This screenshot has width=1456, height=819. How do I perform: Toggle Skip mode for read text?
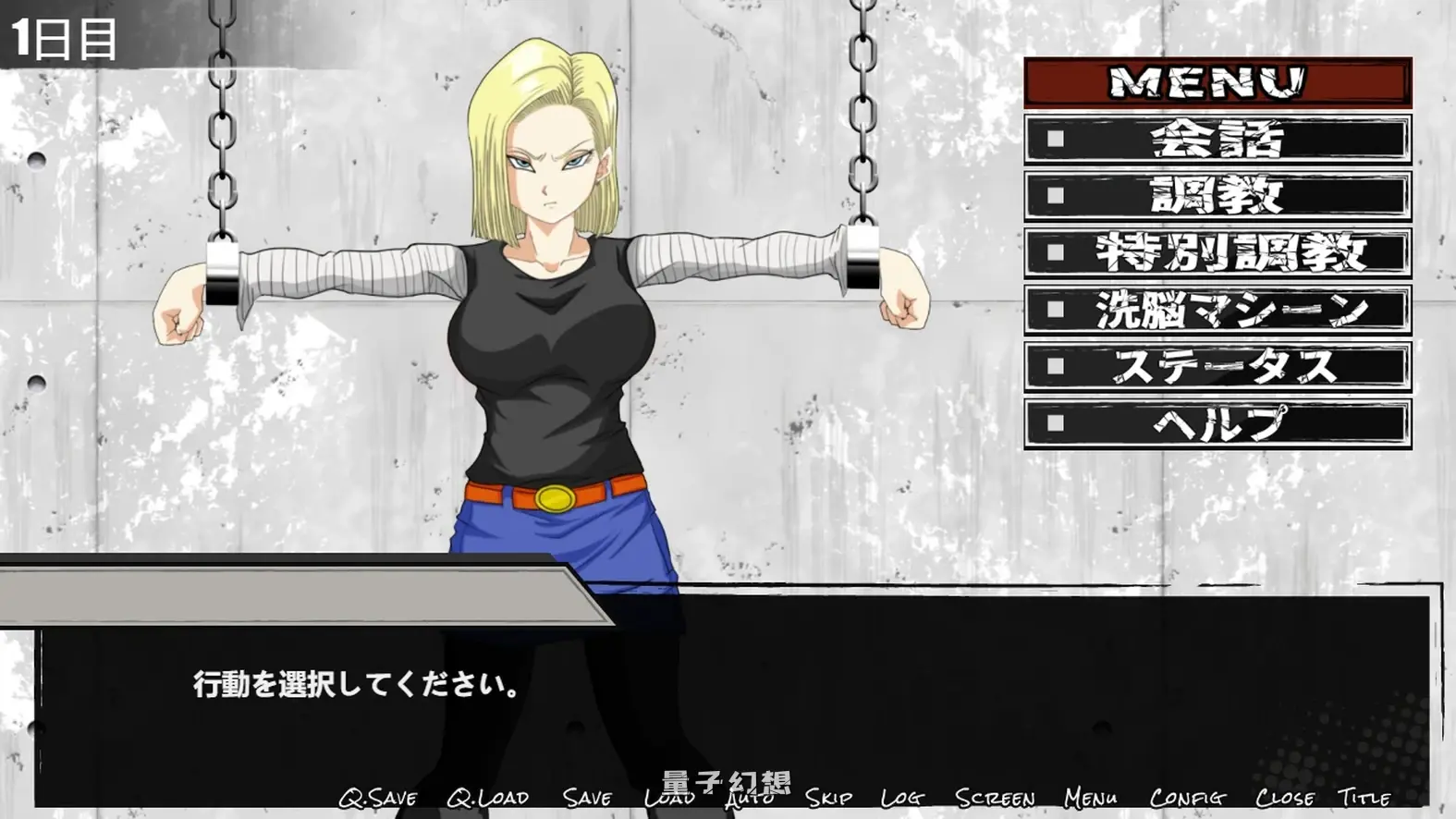tap(826, 796)
